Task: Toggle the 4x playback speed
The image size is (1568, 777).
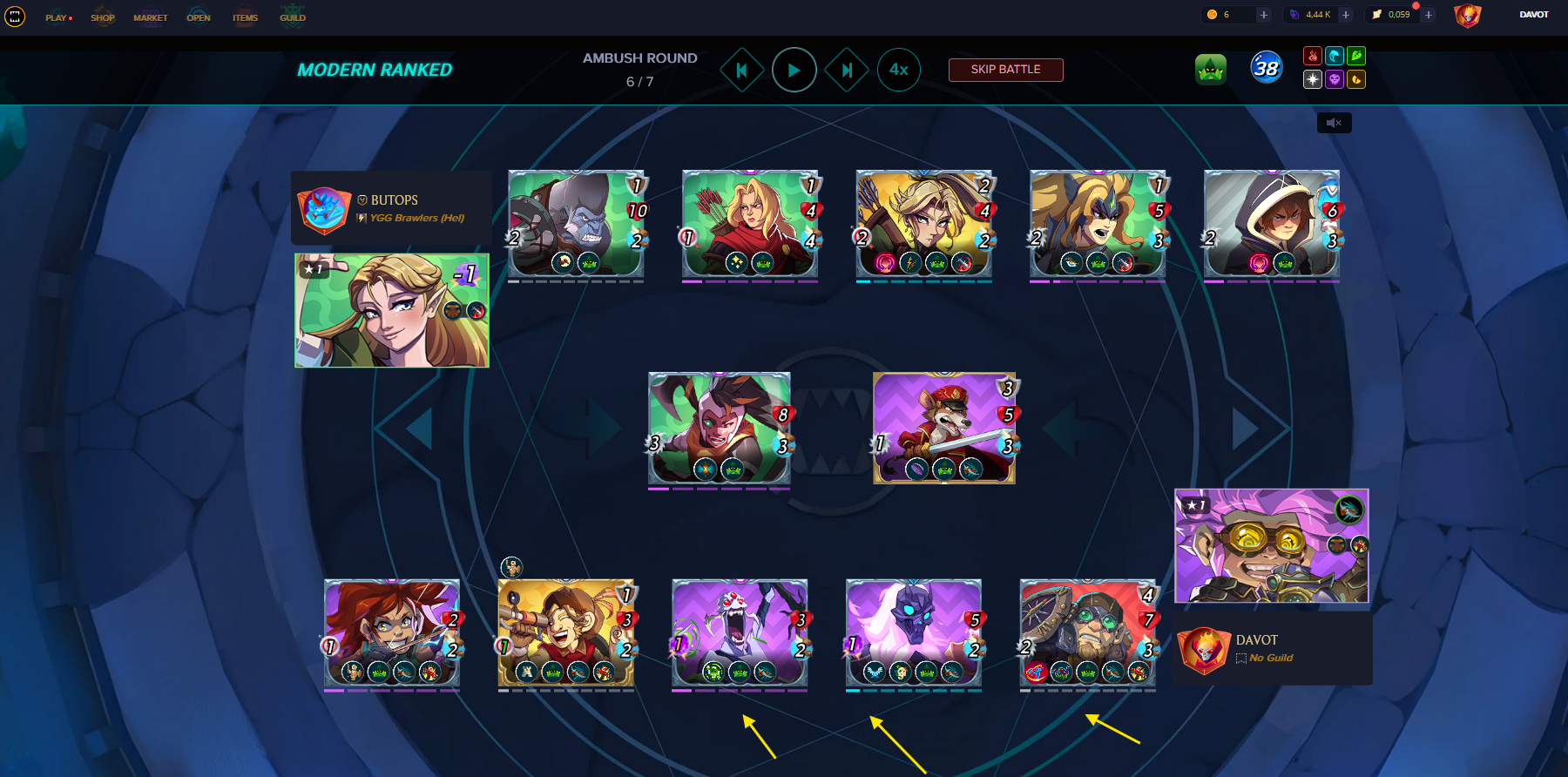Action: [898, 70]
